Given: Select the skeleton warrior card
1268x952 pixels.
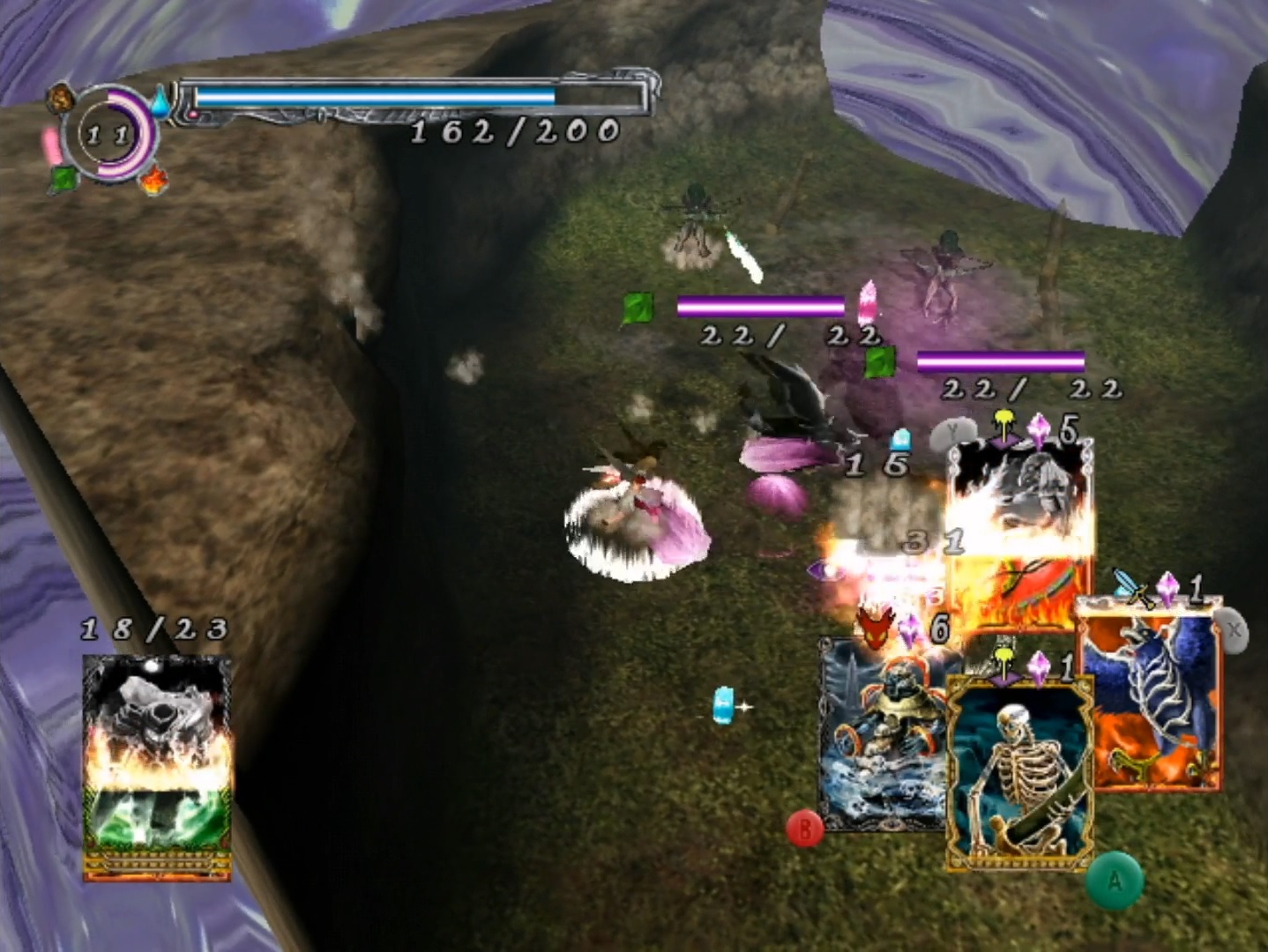Looking at the screenshot, I should tap(1019, 771).
